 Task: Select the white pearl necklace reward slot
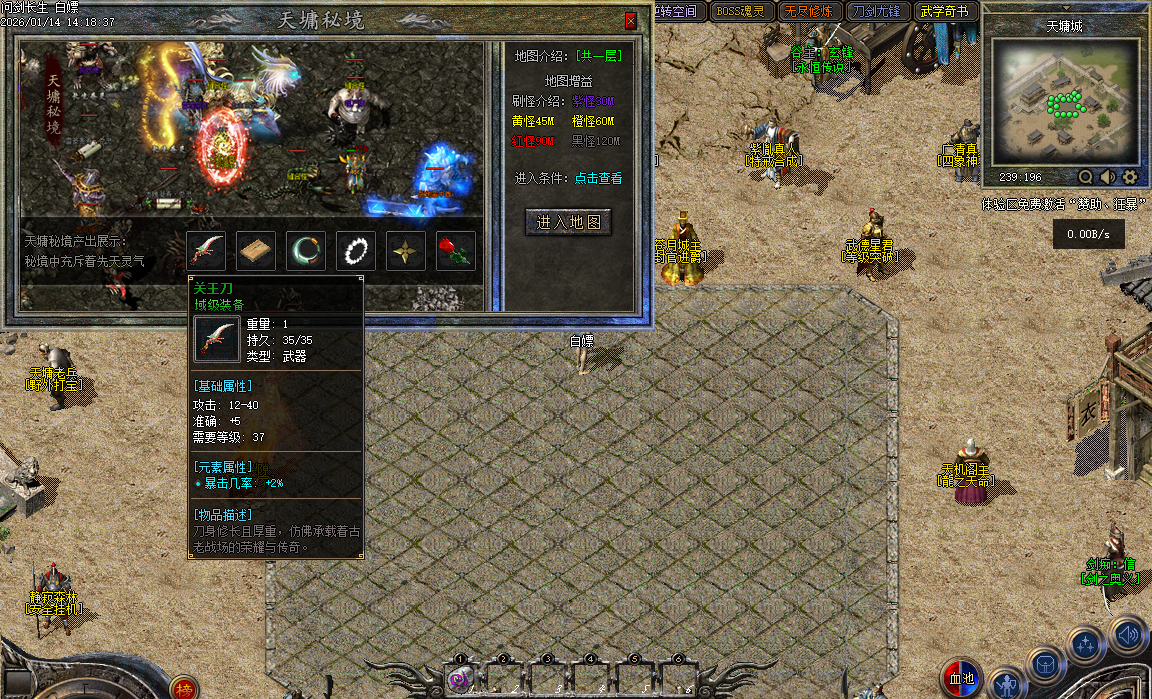356,251
